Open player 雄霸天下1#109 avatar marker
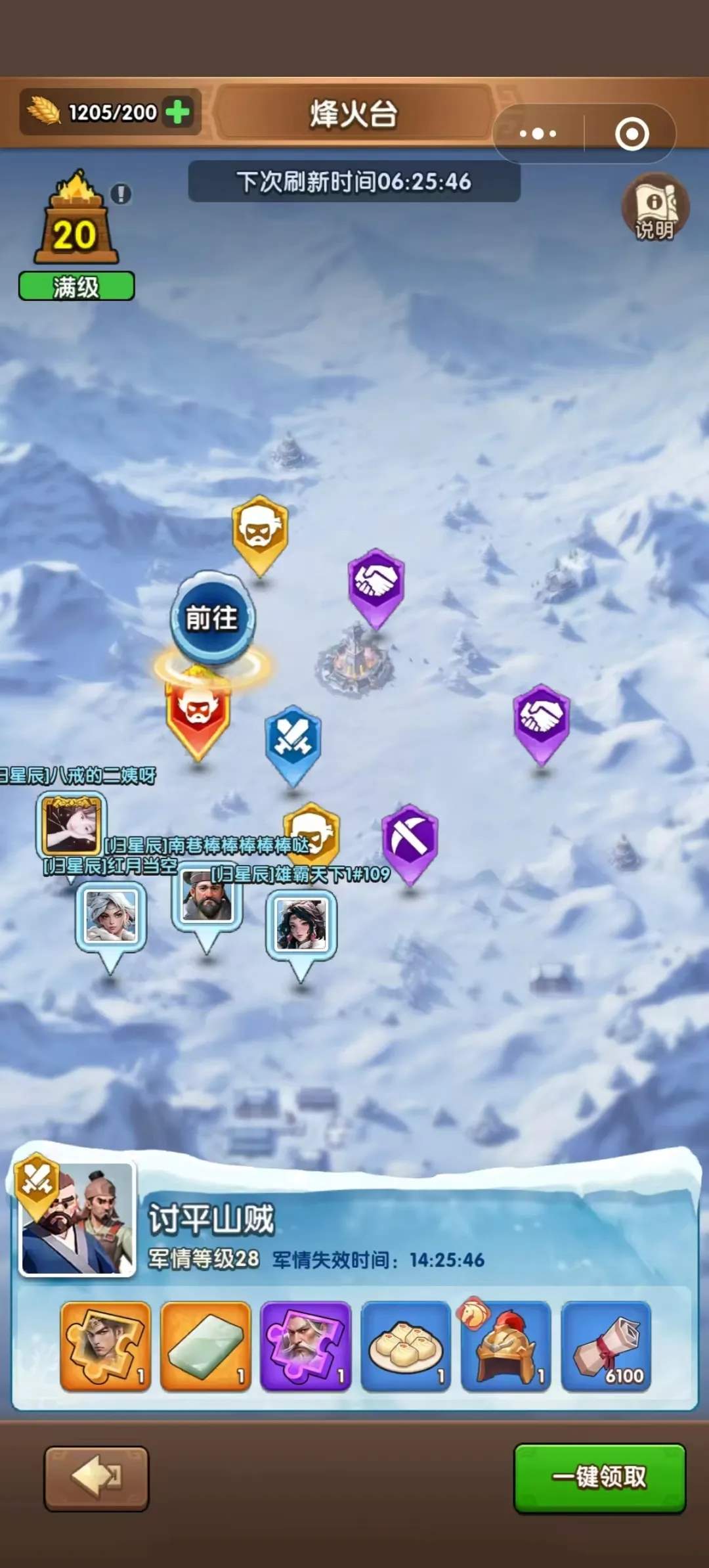 [301, 924]
